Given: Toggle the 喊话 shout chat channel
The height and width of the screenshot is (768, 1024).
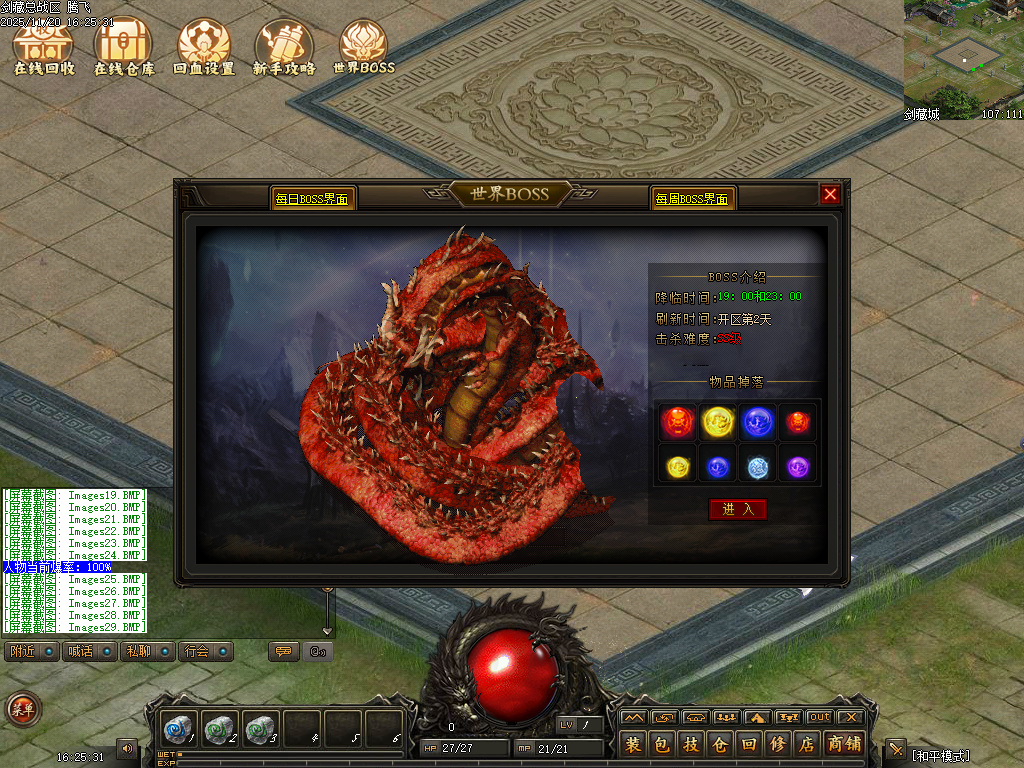Looking at the screenshot, I should coord(88,651).
